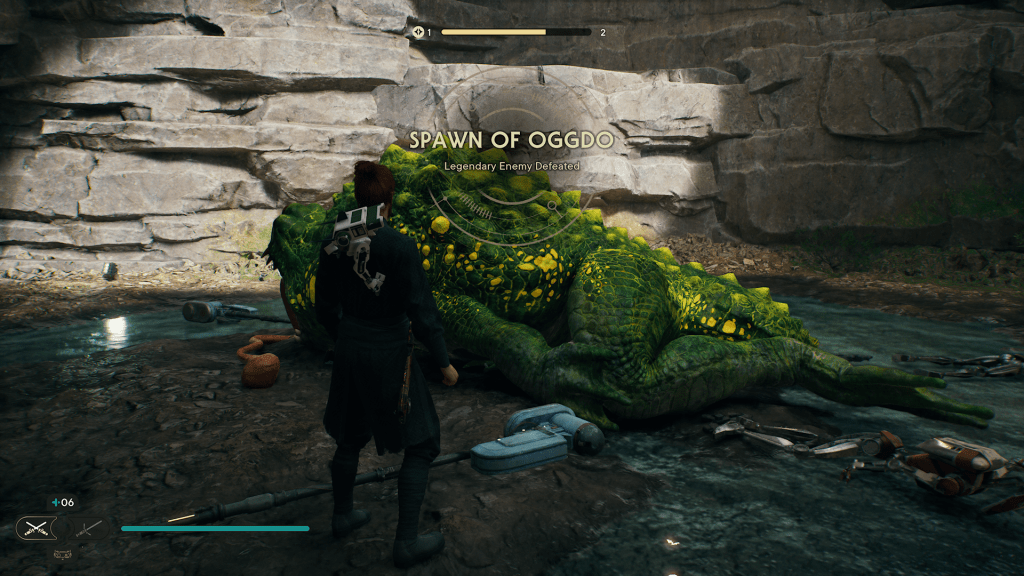Click the BD-1 droid icon below the stances

[61, 553]
